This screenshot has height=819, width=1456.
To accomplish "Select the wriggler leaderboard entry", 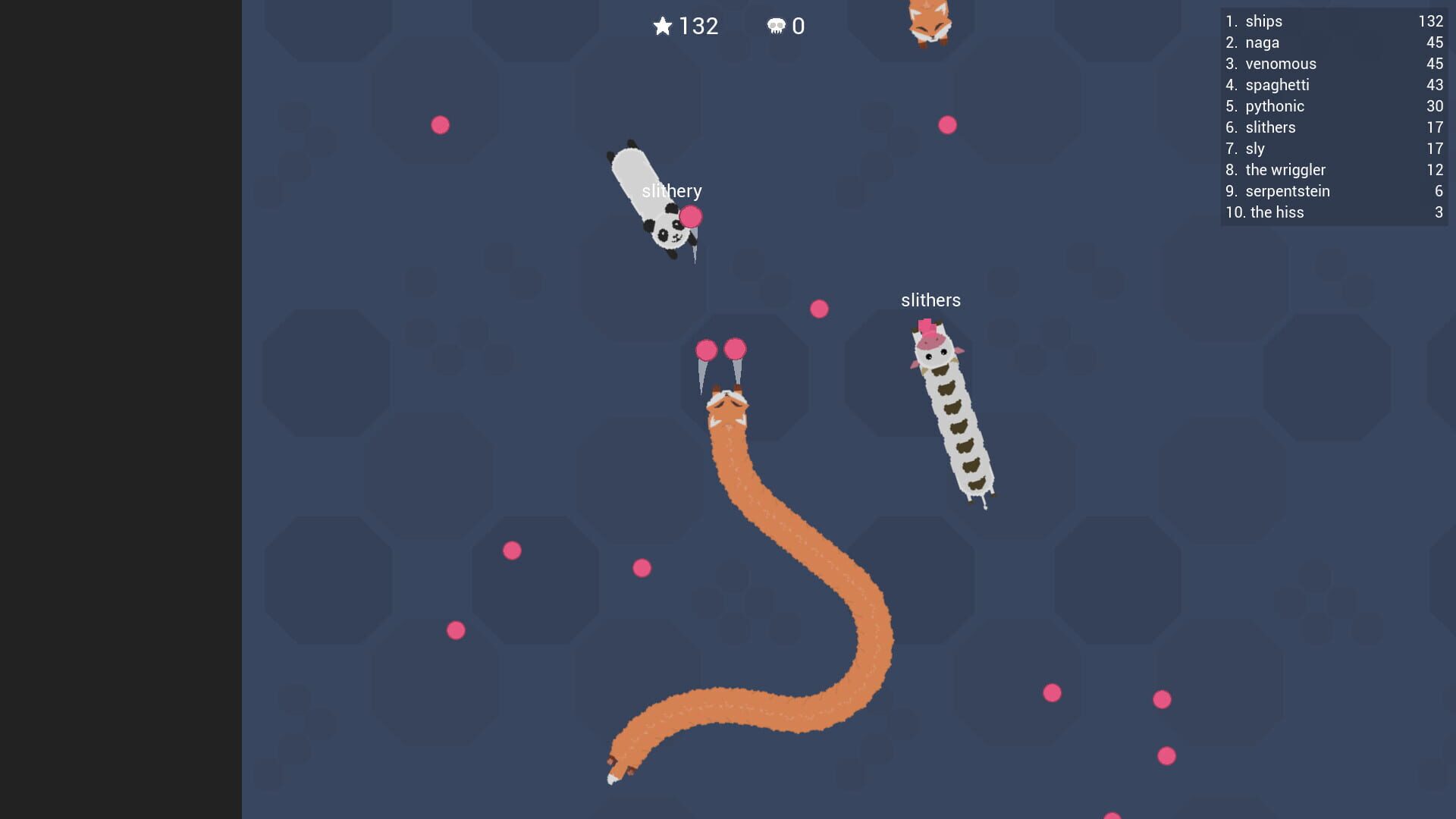I will (1285, 170).
